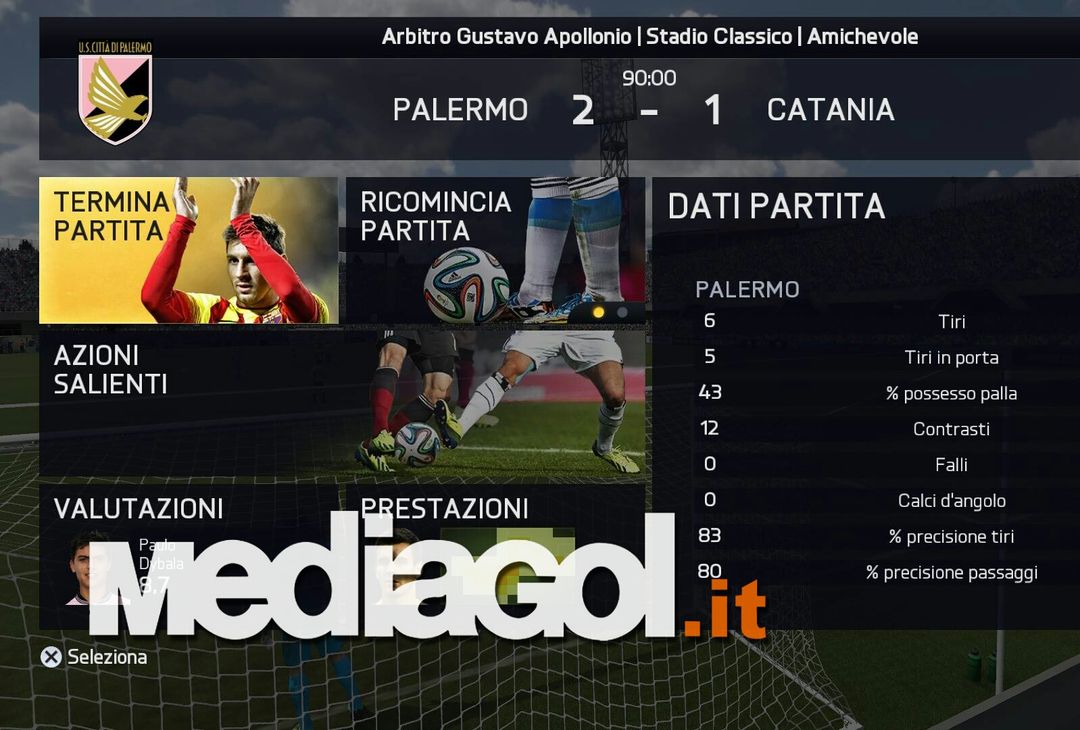Screen dimensions: 1080x730
Task: Show the Prestazioni performance tile
Action: coord(495,555)
